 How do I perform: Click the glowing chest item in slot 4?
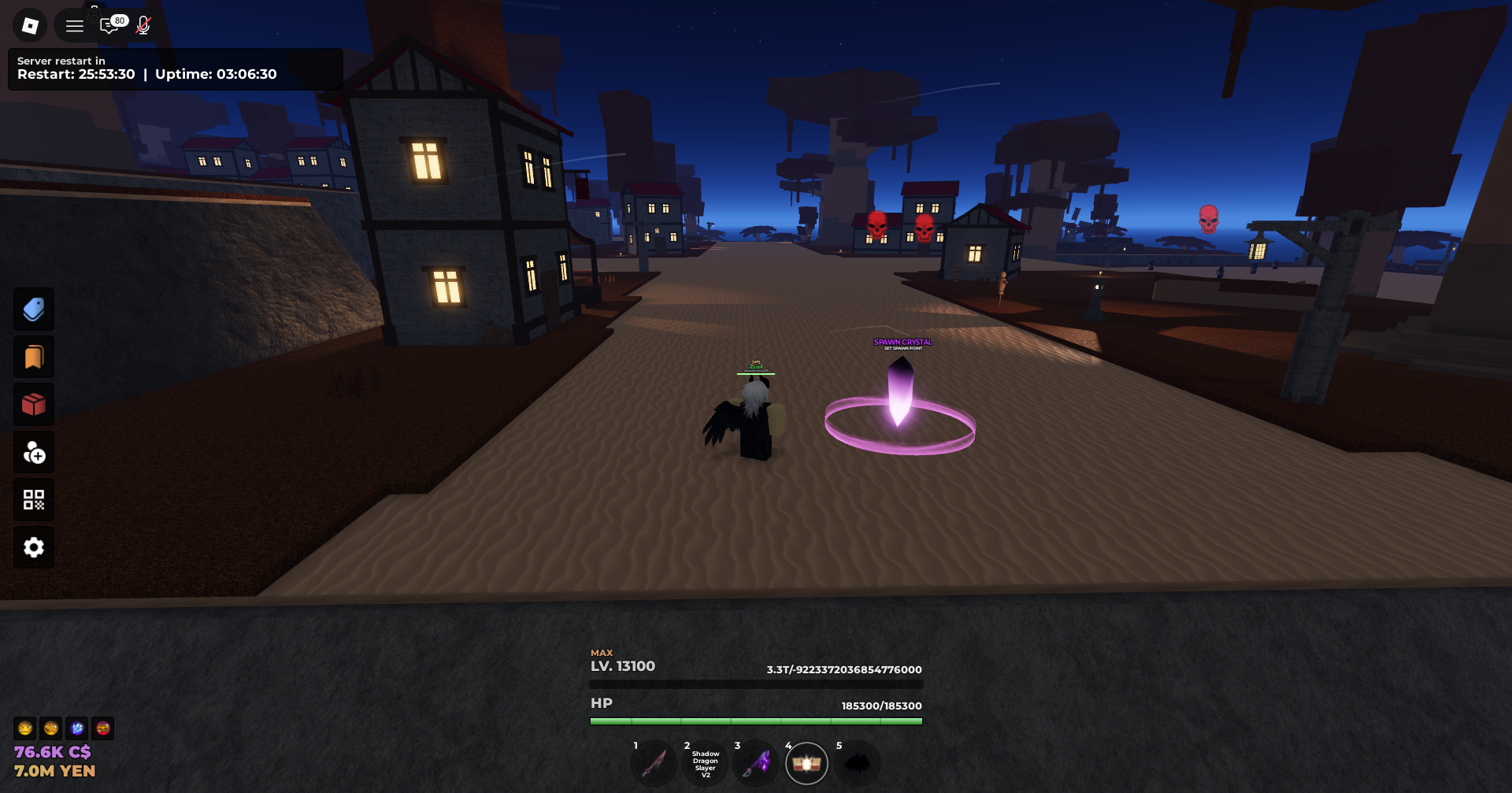[806, 762]
